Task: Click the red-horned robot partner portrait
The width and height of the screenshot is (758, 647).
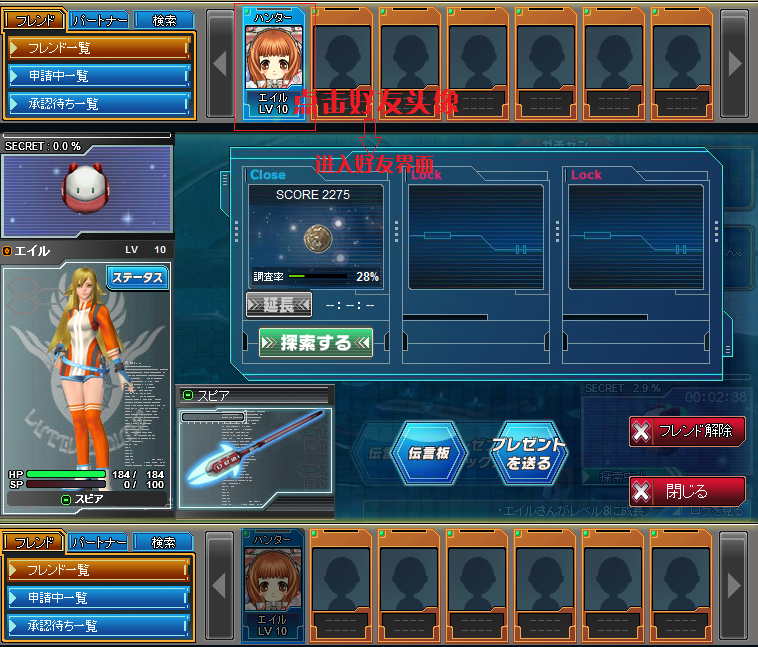Action: point(85,191)
